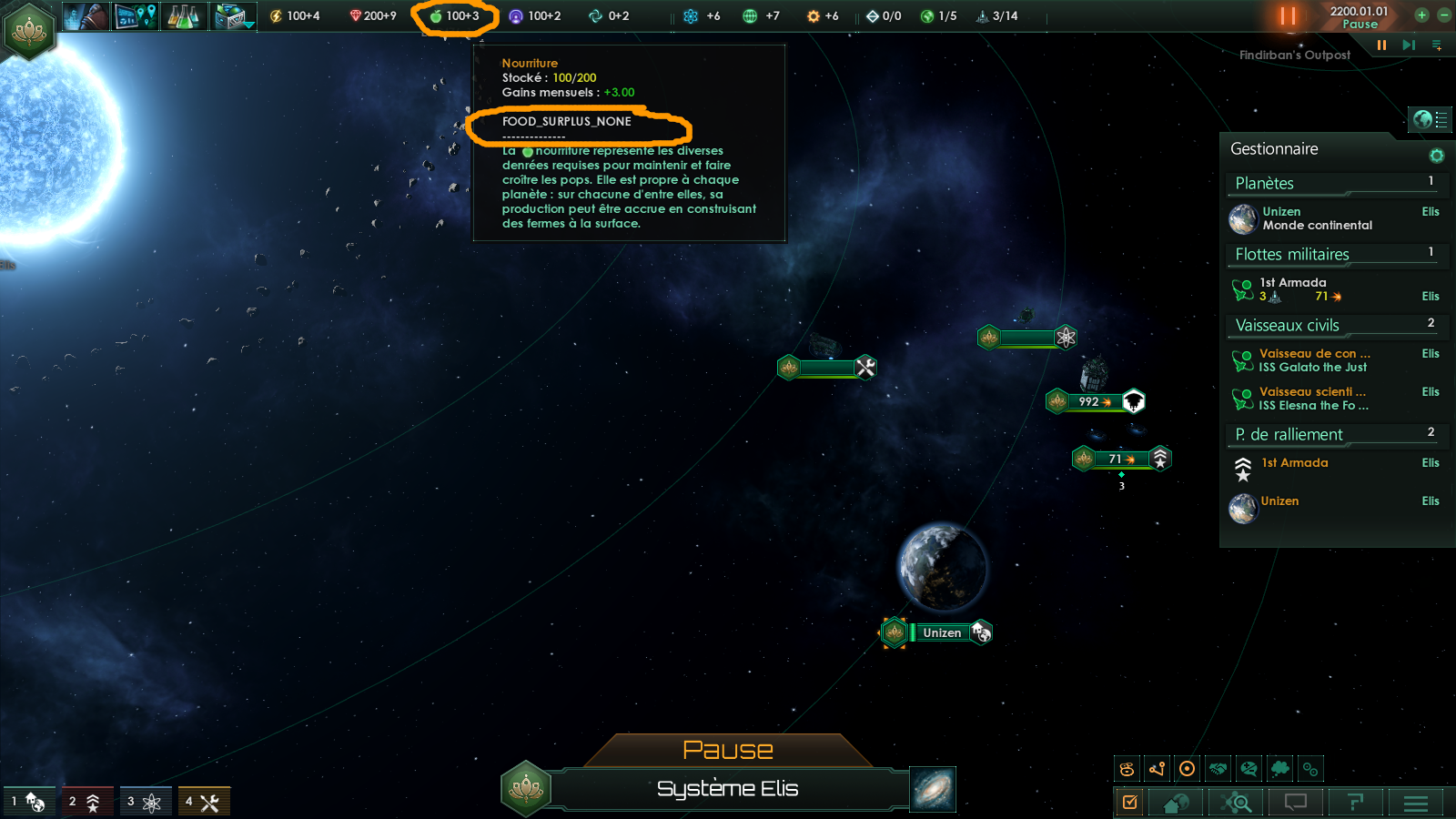The width and height of the screenshot is (1456, 819).
Task: Go to home planet with house-globe button
Action: 1176,803
